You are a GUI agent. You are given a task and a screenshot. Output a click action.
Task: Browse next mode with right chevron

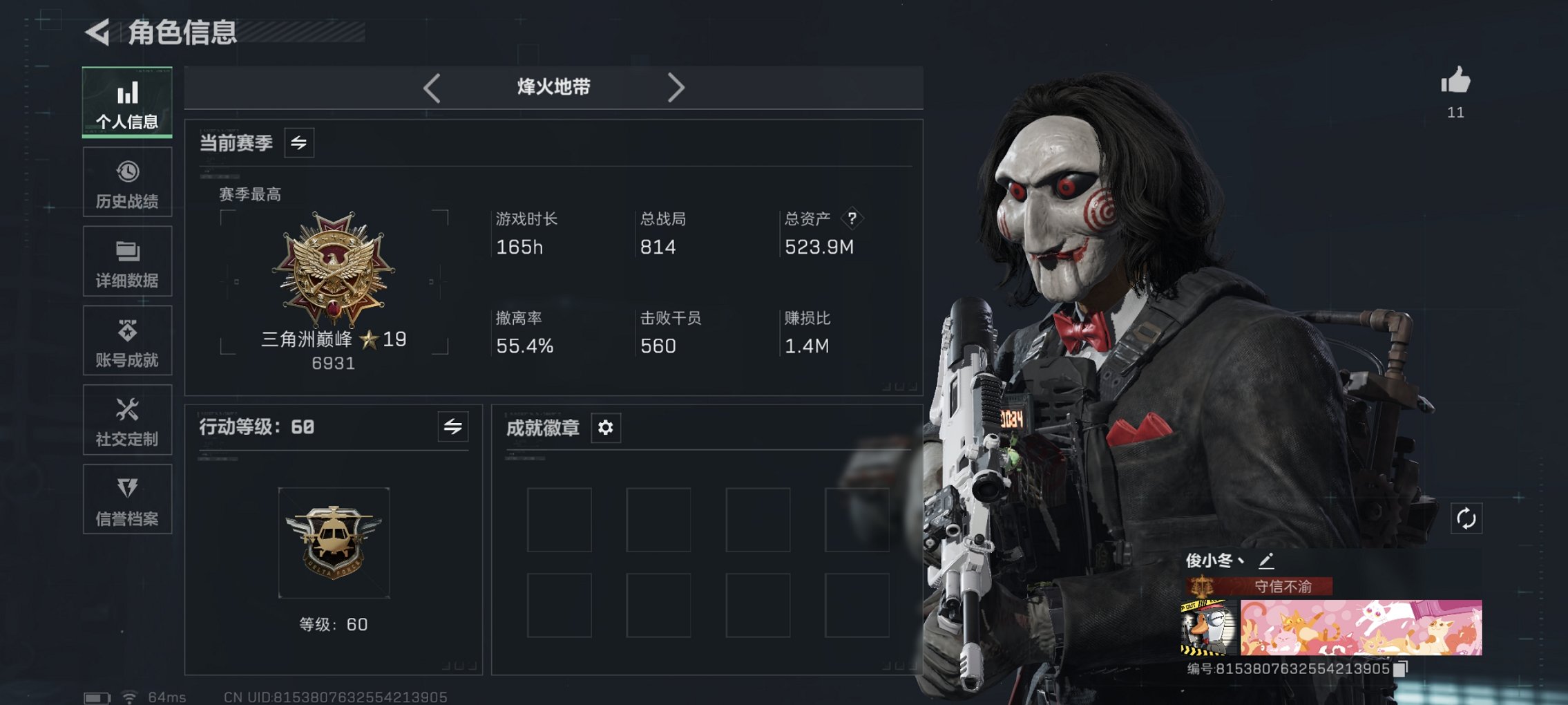point(677,86)
